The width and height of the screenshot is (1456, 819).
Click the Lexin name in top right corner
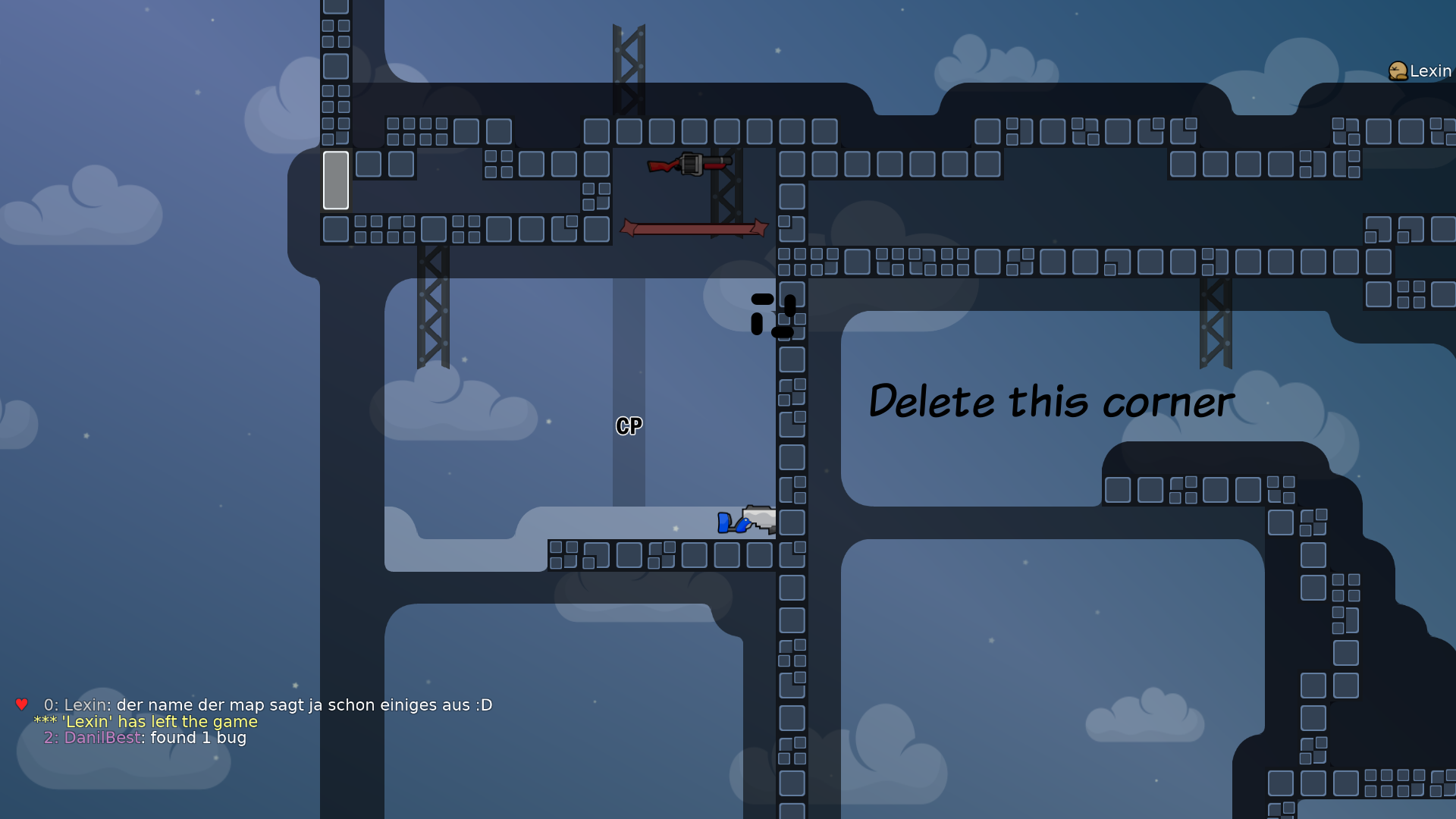point(1429,71)
